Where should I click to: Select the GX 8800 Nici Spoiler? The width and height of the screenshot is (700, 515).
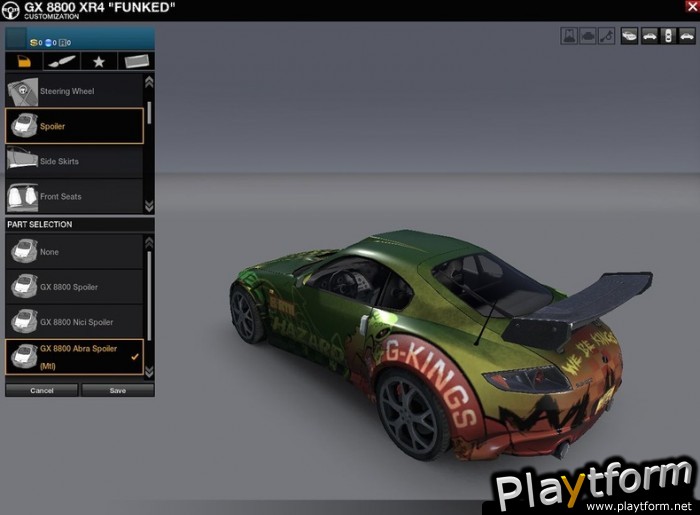(75, 322)
